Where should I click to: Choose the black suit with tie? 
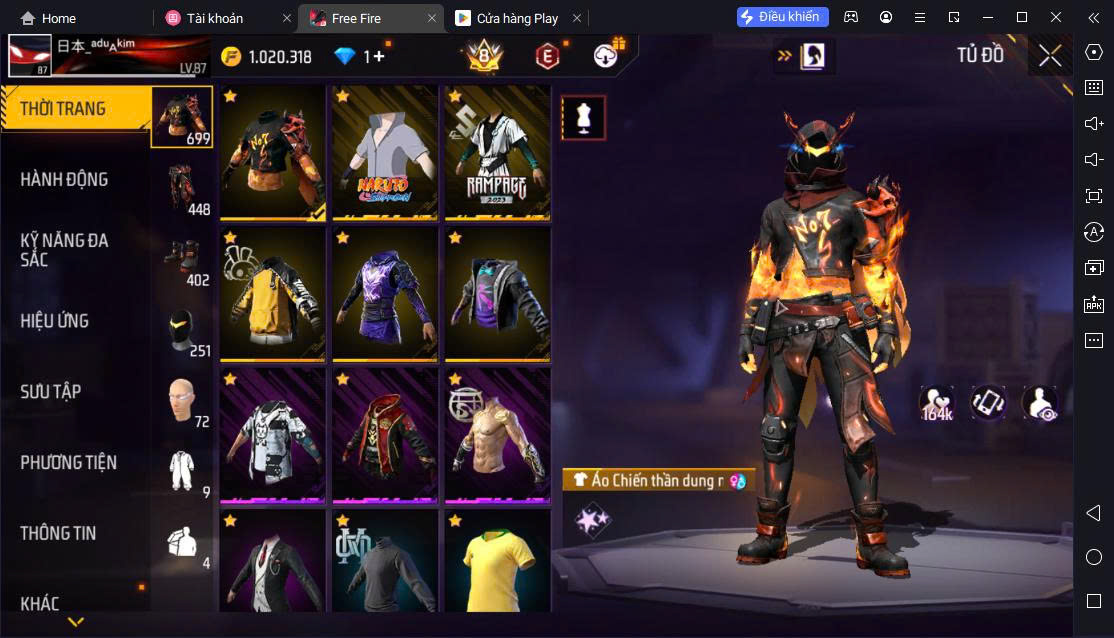273,562
